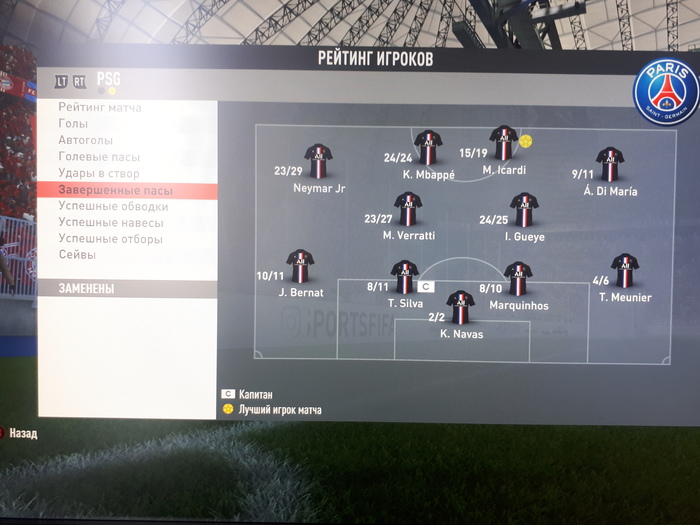The image size is (700, 525).
Task: Click M. Icardi's player shirt
Action: (503, 143)
